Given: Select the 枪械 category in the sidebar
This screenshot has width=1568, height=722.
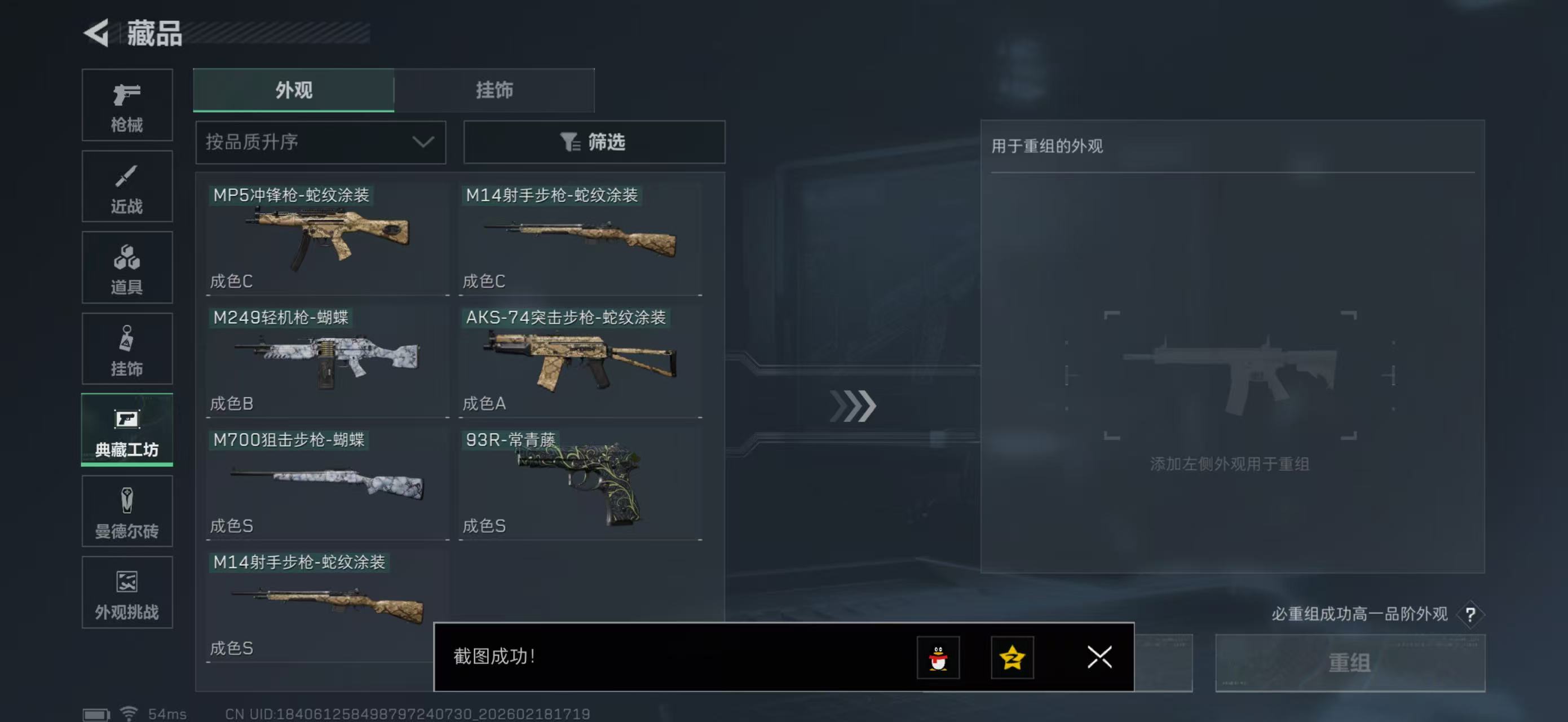Looking at the screenshot, I should [127, 105].
